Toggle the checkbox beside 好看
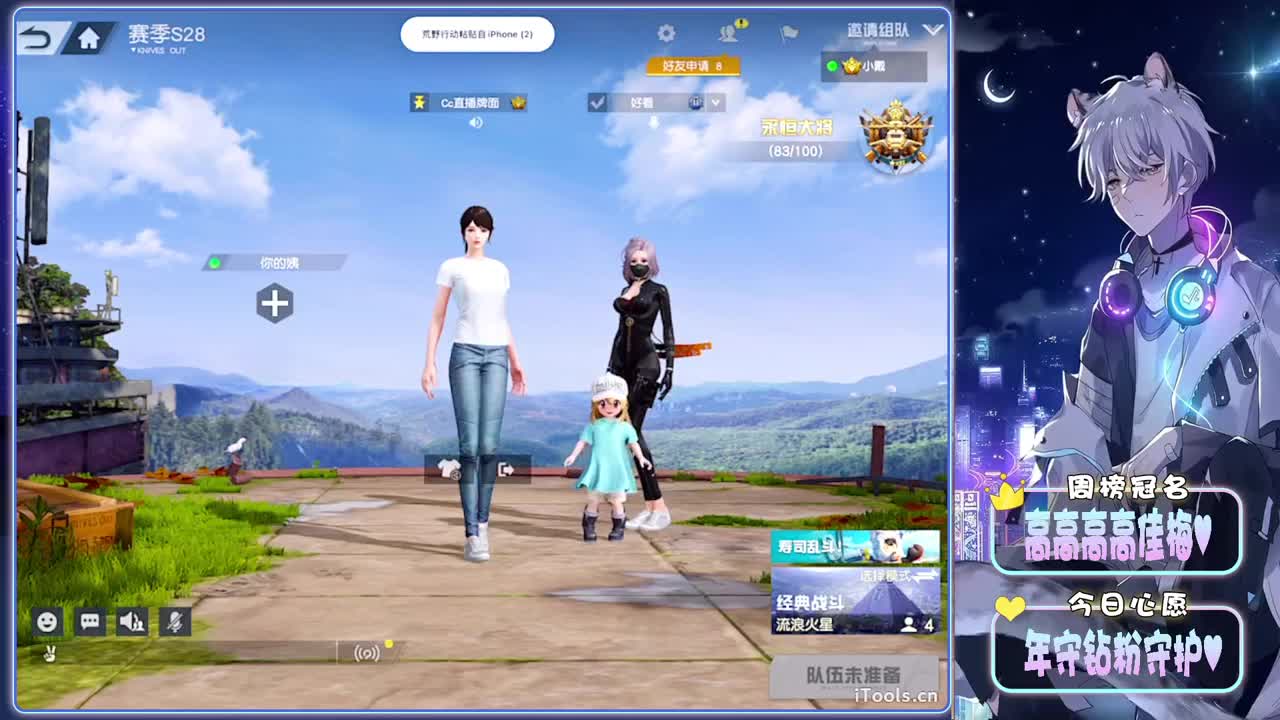The height and width of the screenshot is (720, 1280). pyautogui.click(x=599, y=102)
